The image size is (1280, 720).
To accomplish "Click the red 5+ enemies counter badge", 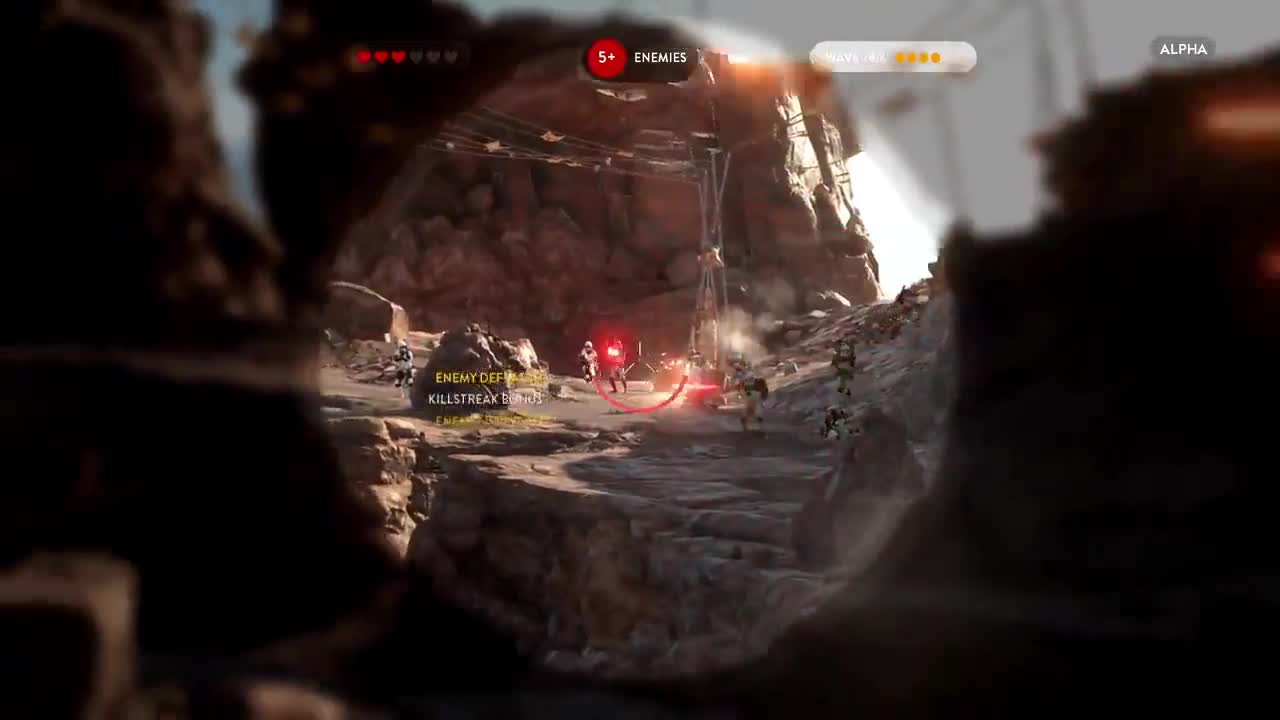I will coord(607,58).
